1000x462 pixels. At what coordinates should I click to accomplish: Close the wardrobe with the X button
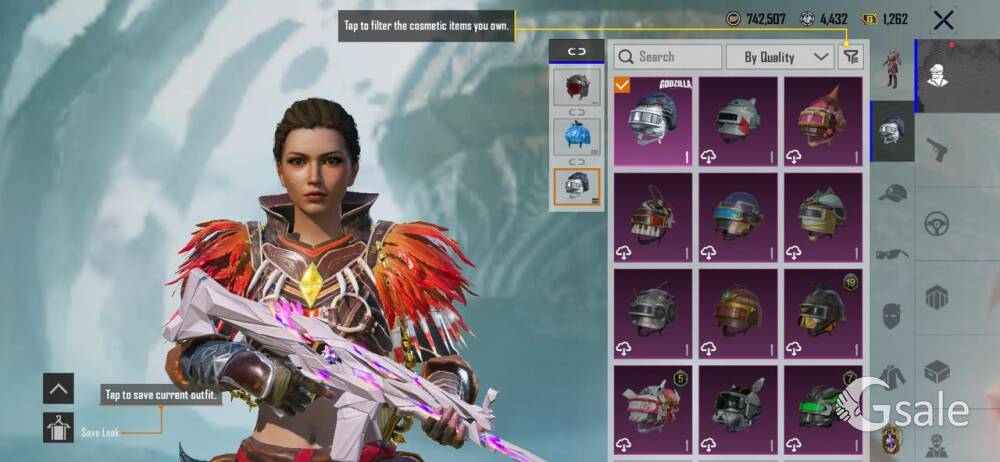942,19
